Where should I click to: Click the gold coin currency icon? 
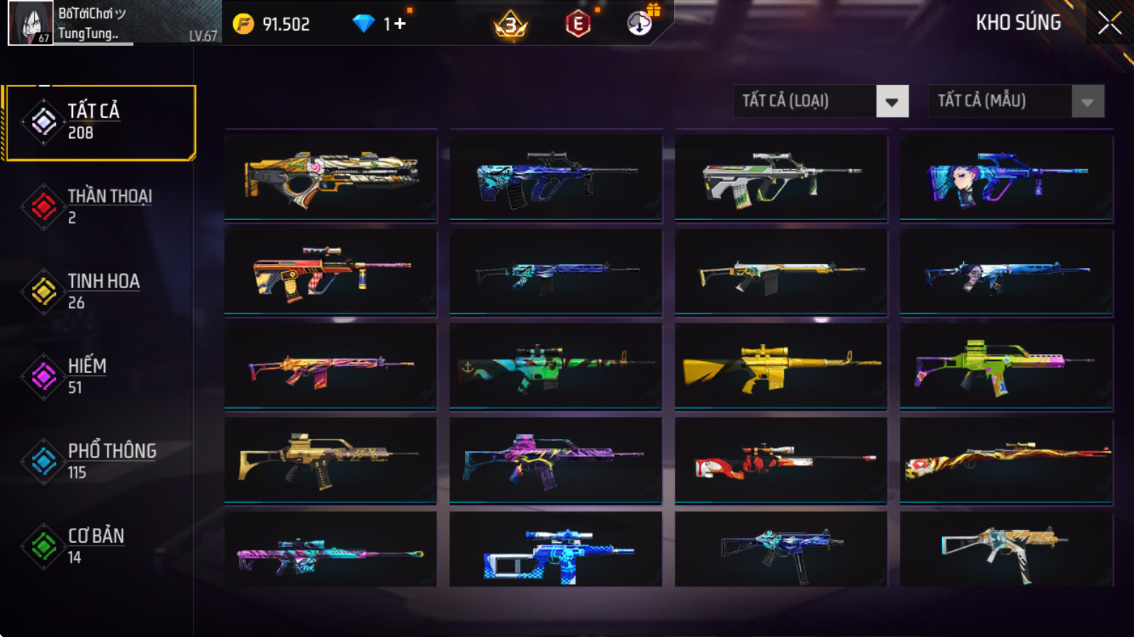pos(243,24)
